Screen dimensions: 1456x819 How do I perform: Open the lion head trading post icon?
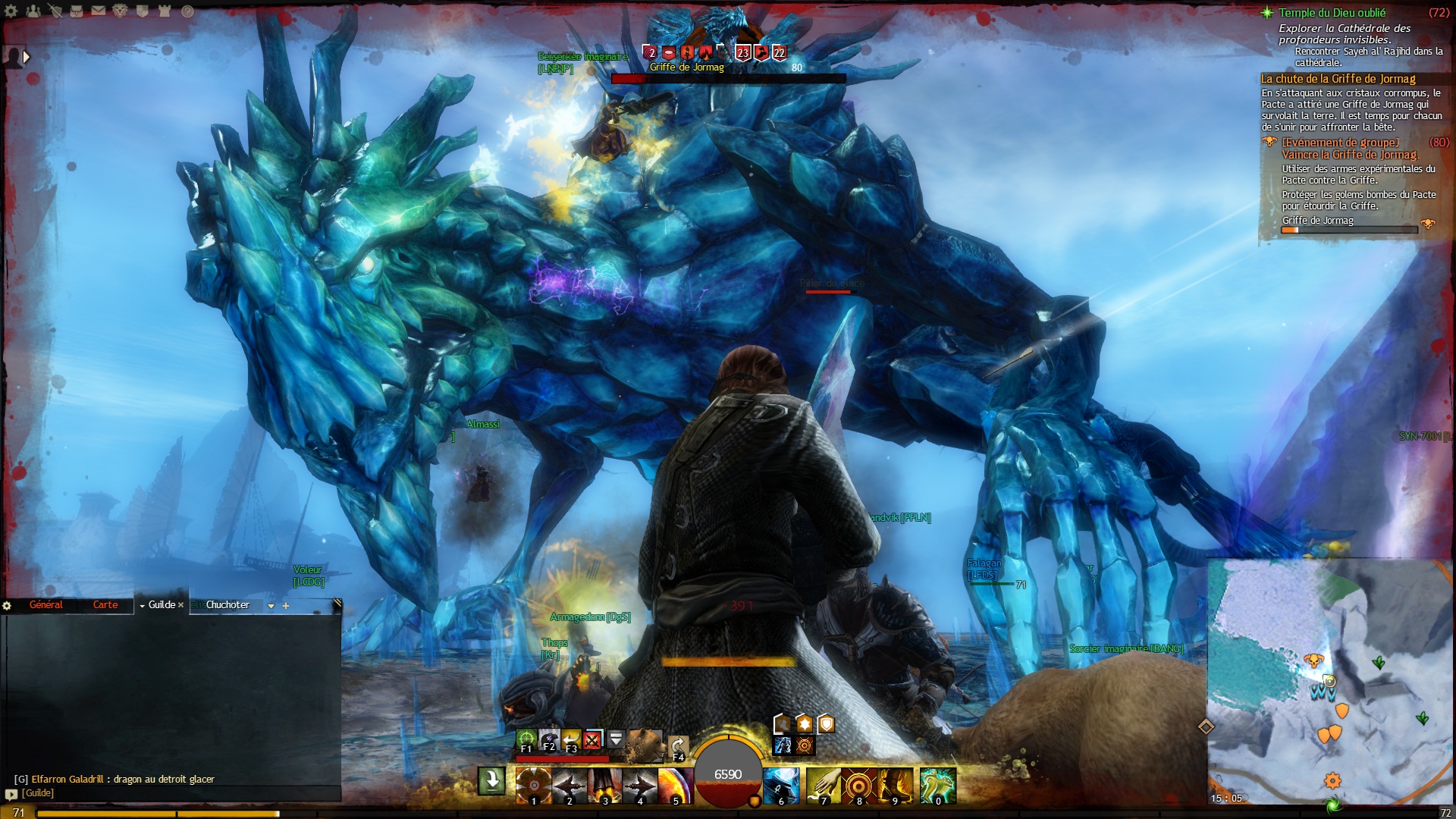click(120, 11)
